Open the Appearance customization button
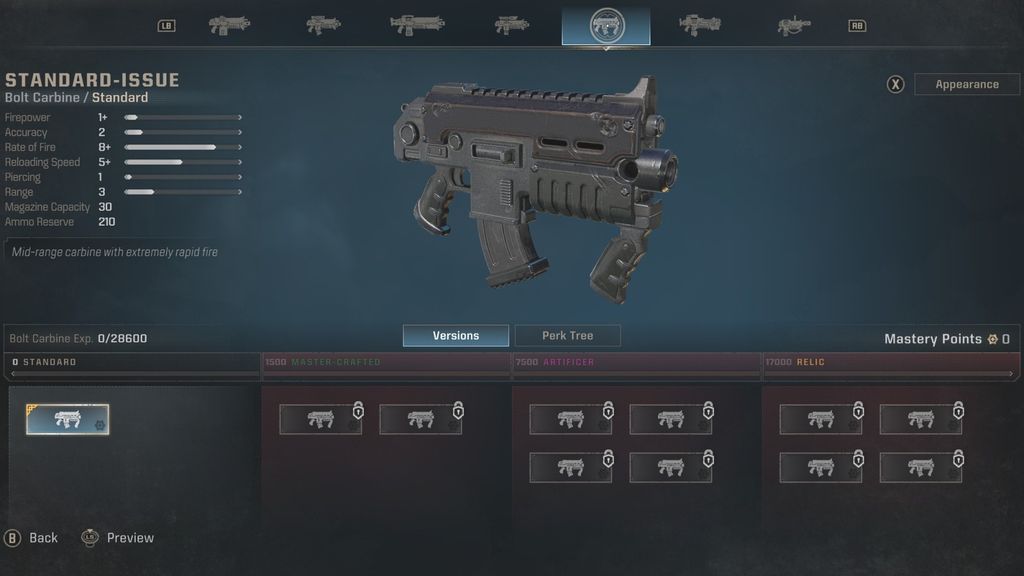The height and width of the screenshot is (576, 1024). [x=966, y=85]
